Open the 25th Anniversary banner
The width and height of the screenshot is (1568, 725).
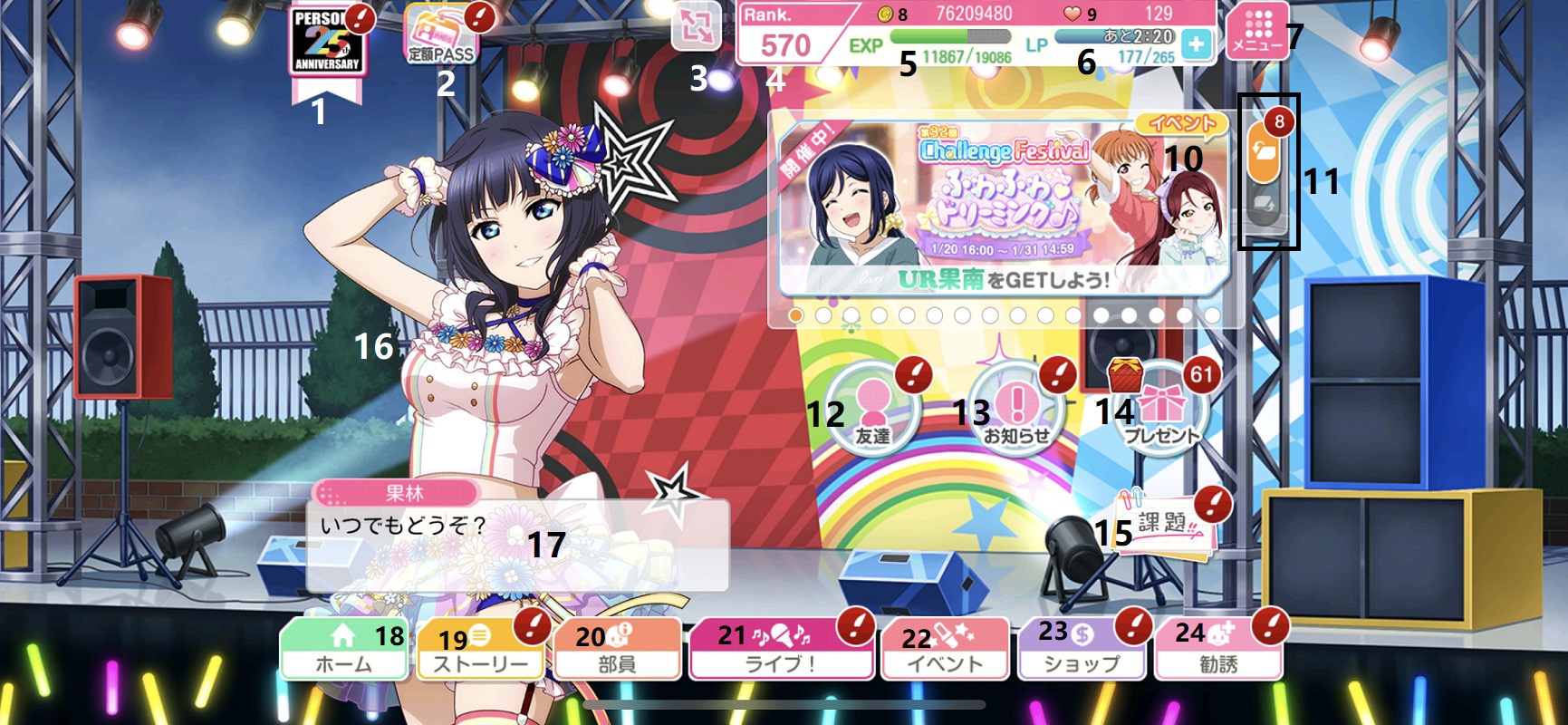coord(326,43)
